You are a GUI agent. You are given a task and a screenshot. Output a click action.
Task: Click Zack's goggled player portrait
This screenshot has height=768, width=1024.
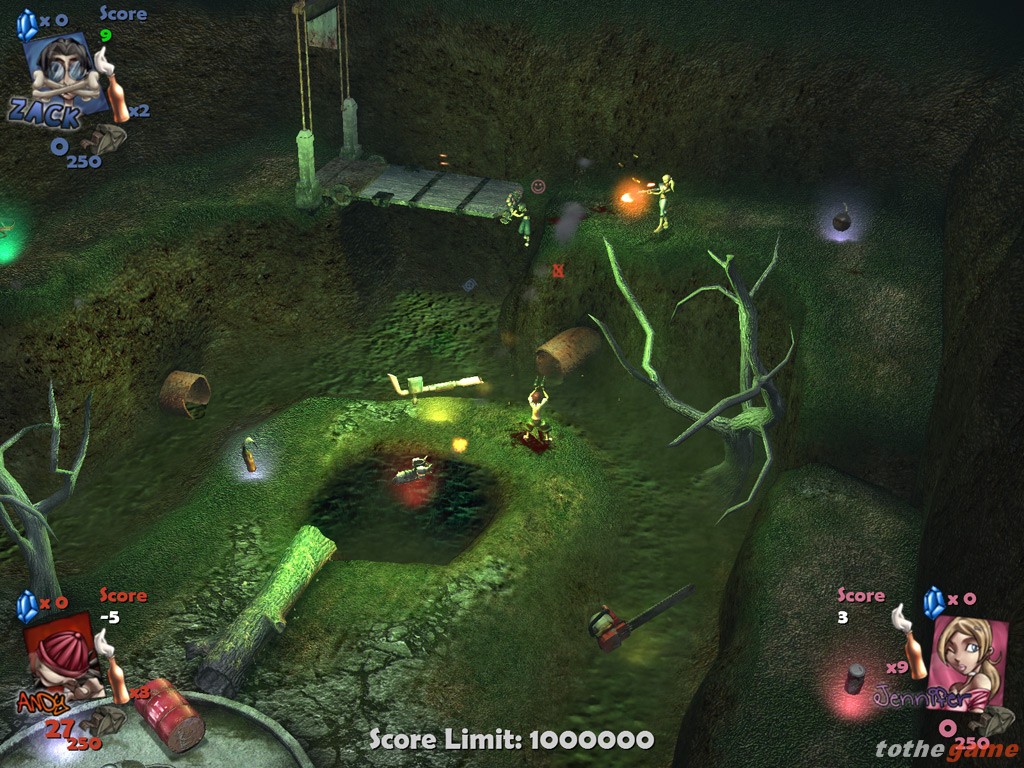click(66, 70)
